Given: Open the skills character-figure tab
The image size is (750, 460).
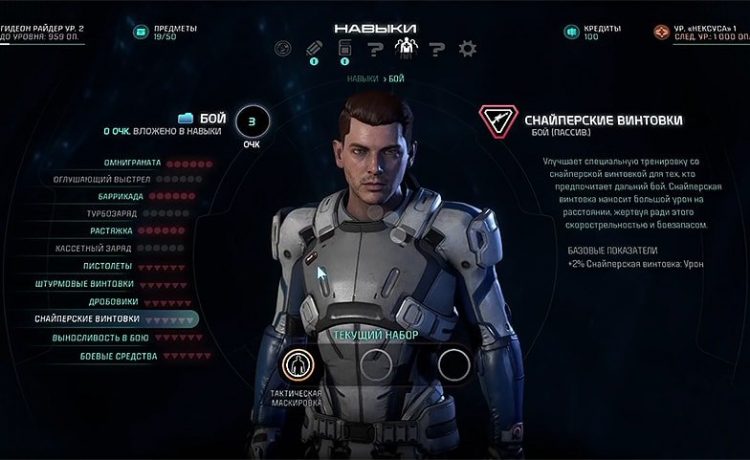Looking at the screenshot, I should coord(405,47).
